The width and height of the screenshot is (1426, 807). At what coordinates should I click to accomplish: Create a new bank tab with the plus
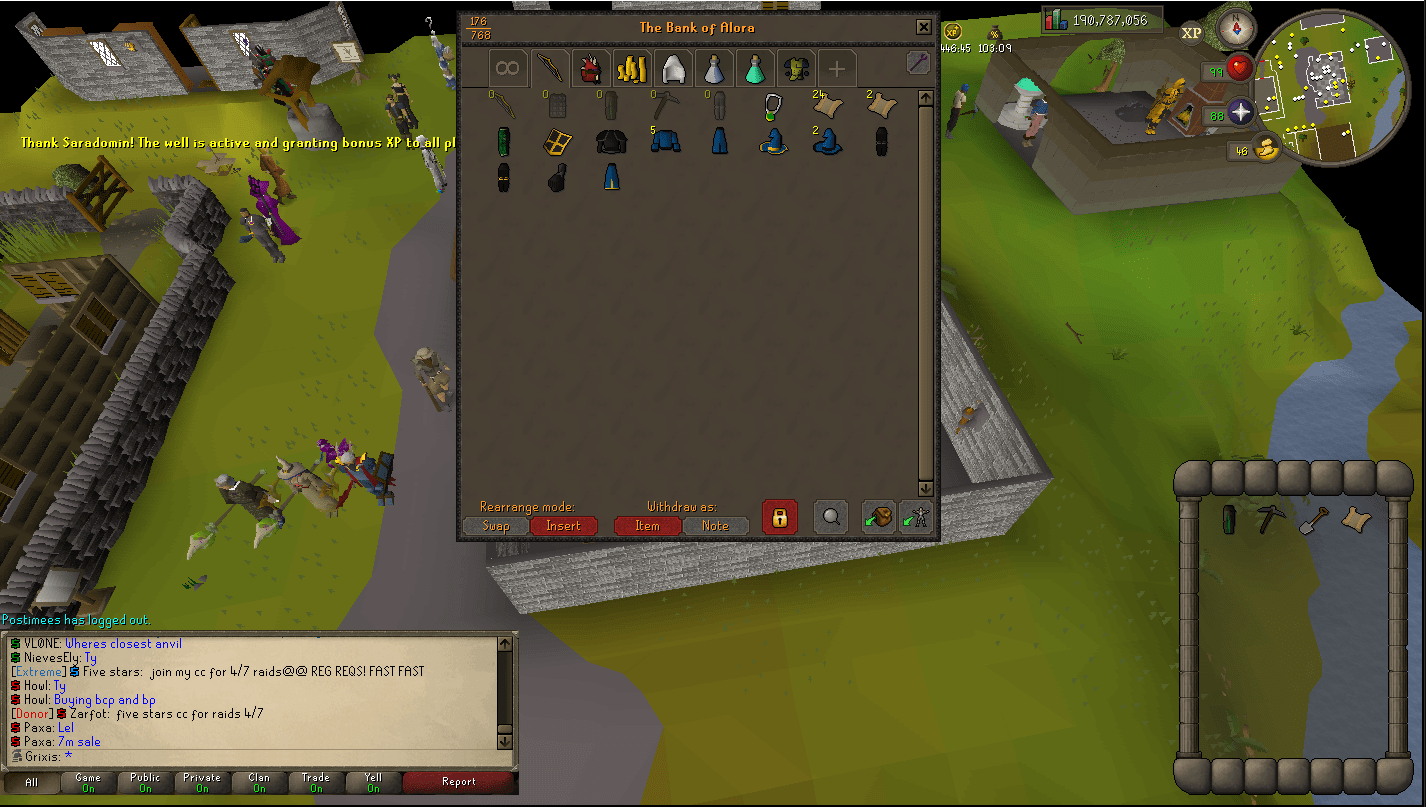click(x=836, y=67)
